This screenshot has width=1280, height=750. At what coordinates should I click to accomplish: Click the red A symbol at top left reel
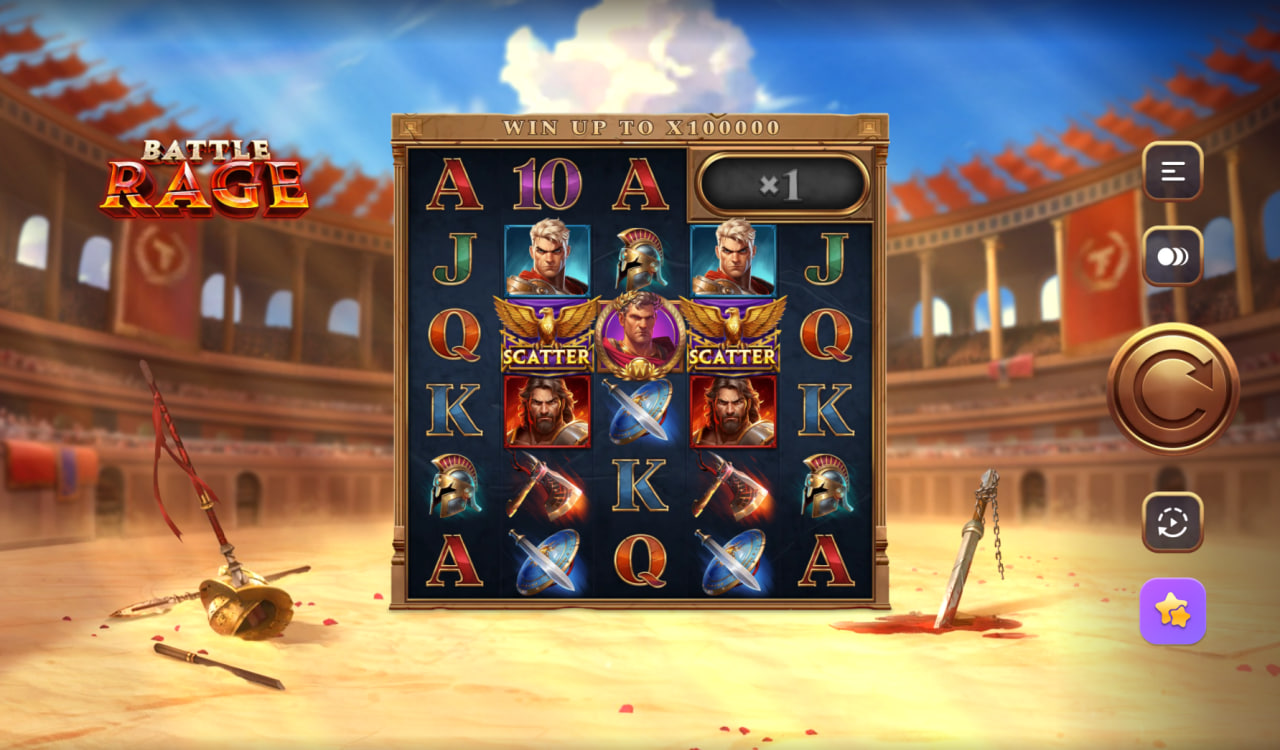click(455, 183)
